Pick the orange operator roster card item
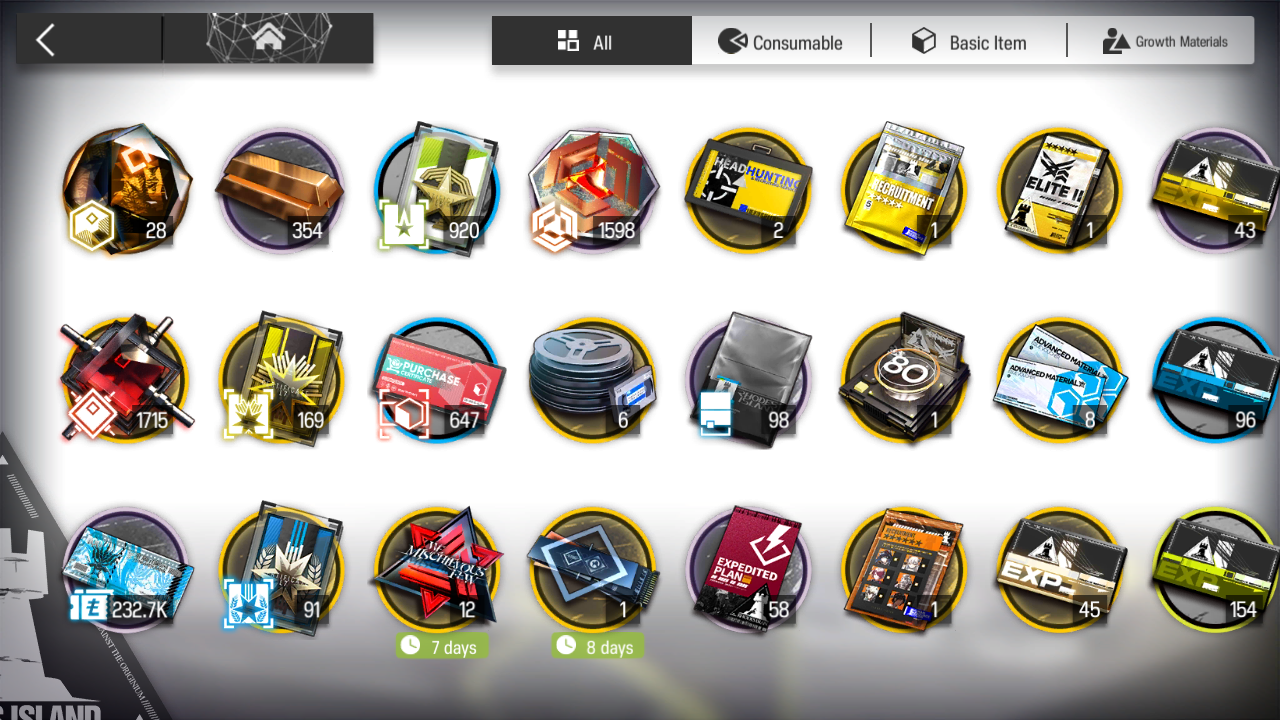The width and height of the screenshot is (1280, 720). coord(904,570)
